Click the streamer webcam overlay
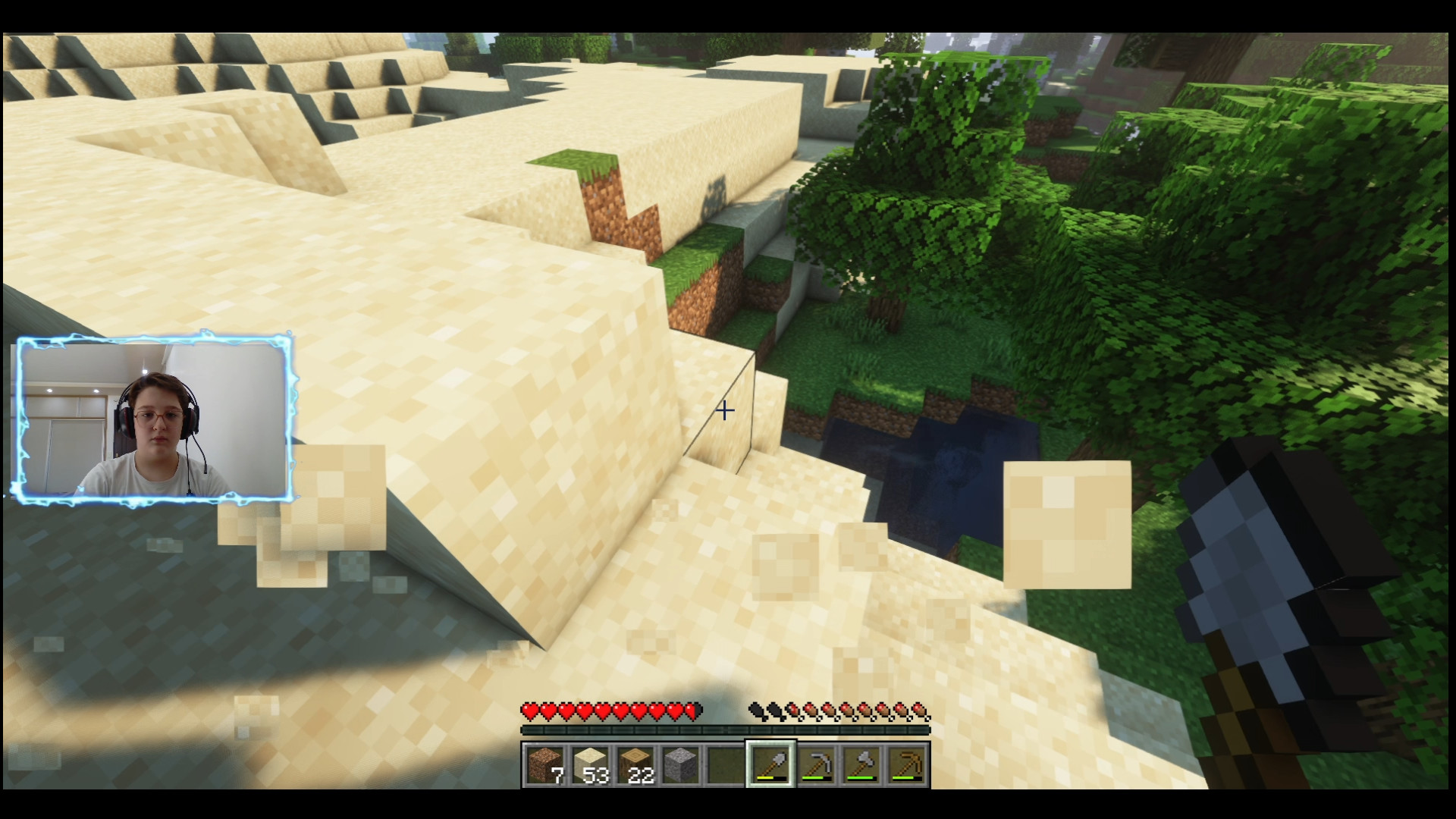The height and width of the screenshot is (819, 1456). point(154,419)
